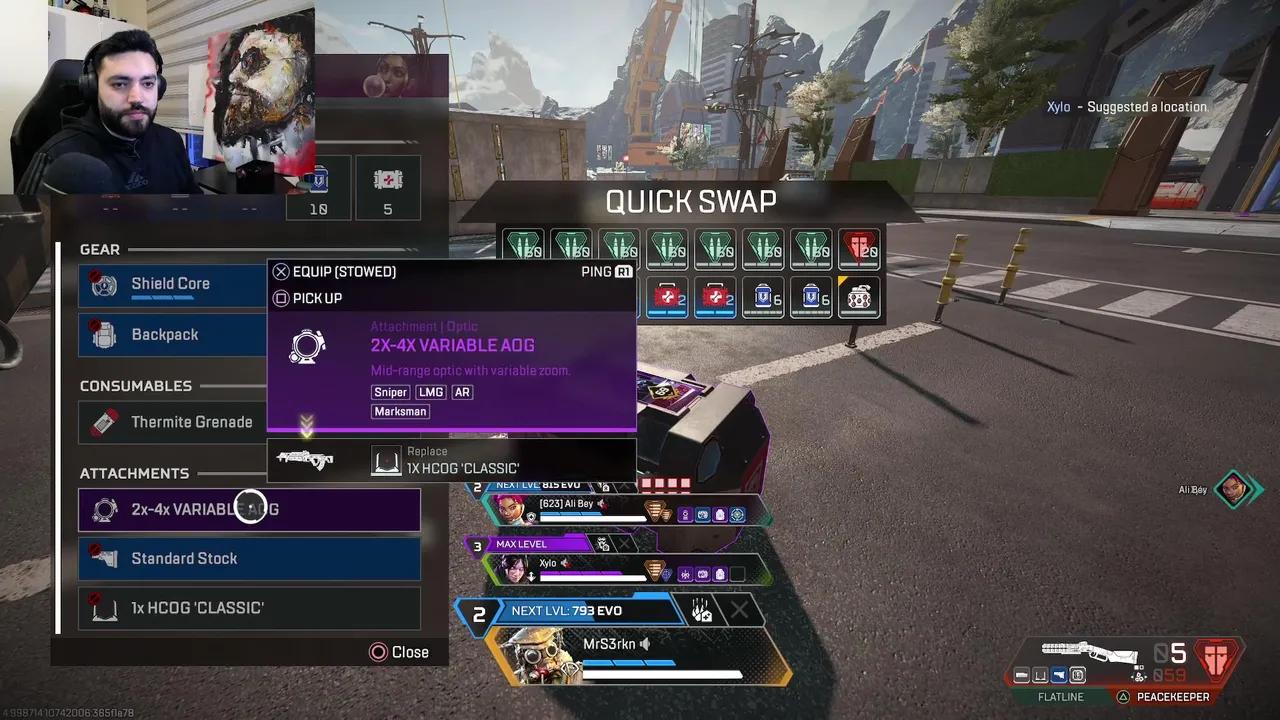Expand the Replace 1x HCOG 'CLASSIC' panel

[451, 459]
